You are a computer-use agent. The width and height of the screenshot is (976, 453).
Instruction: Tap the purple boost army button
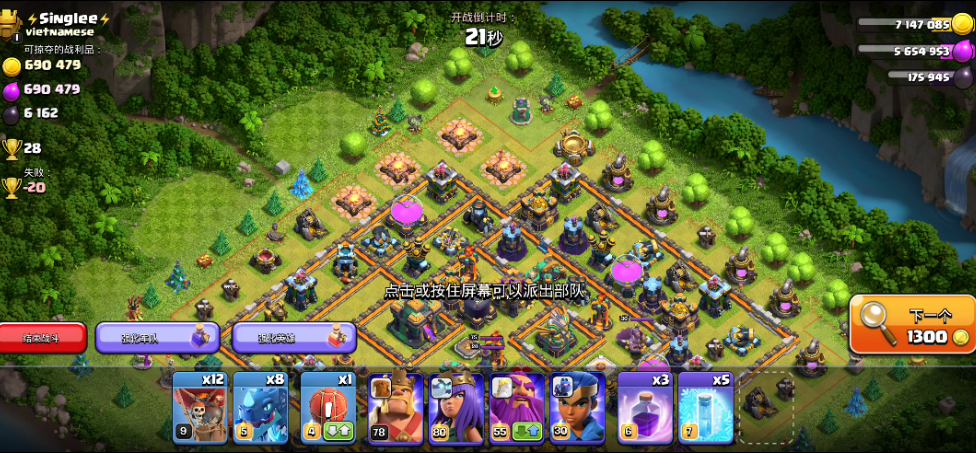pos(156,337)
